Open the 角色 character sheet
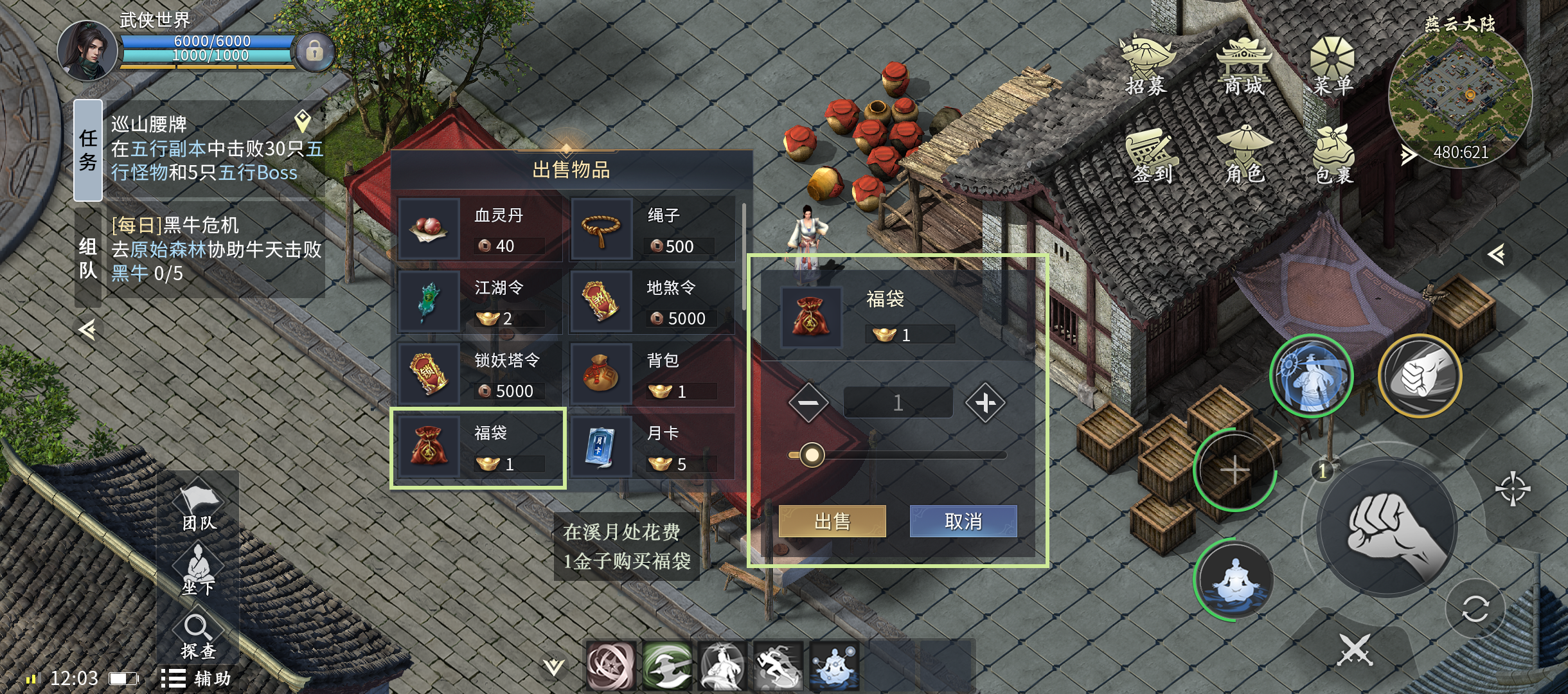 pos(1245,156)
